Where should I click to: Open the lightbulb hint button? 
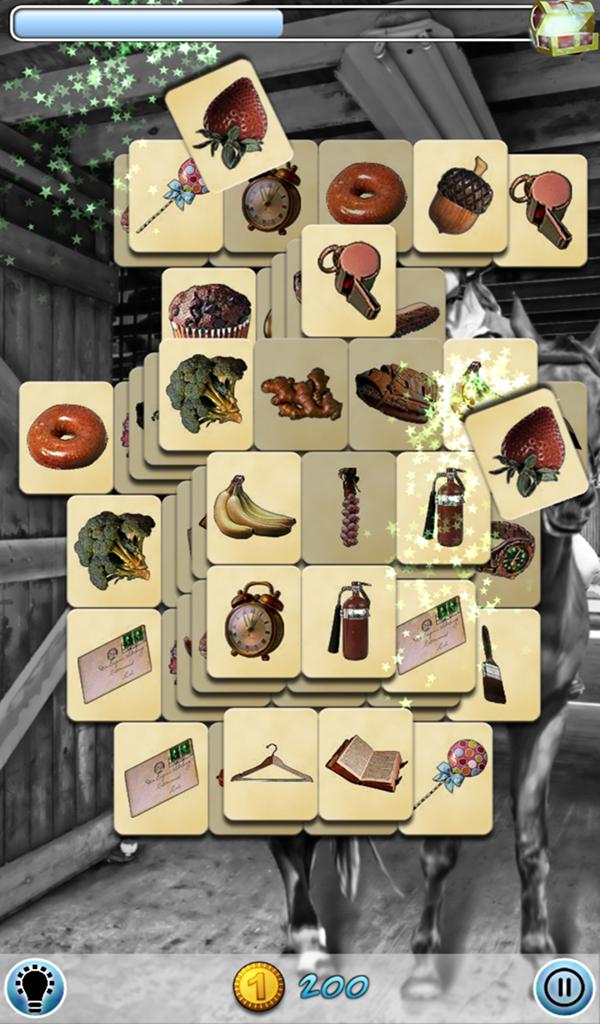tap(35, 987)
